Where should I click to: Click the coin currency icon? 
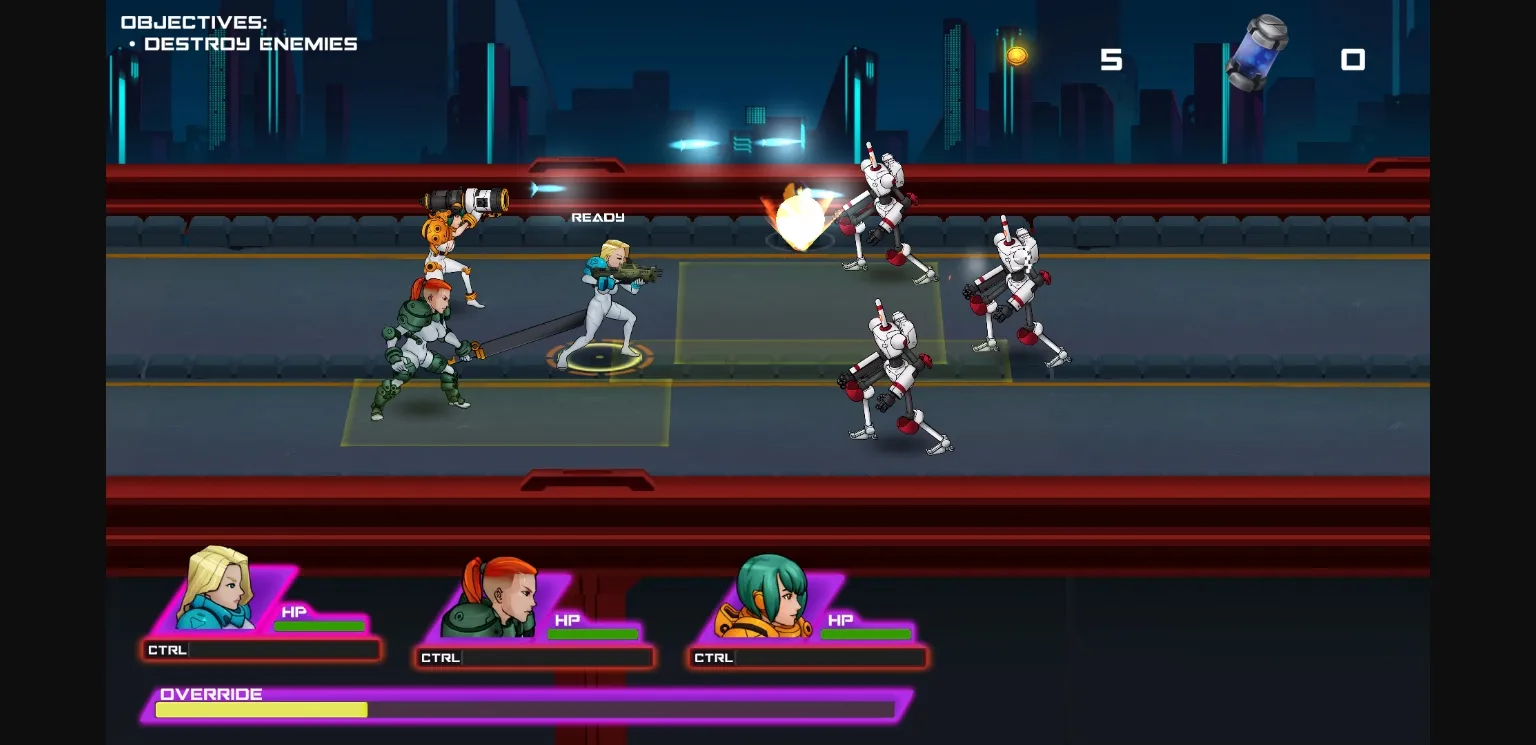(1016, 55)
